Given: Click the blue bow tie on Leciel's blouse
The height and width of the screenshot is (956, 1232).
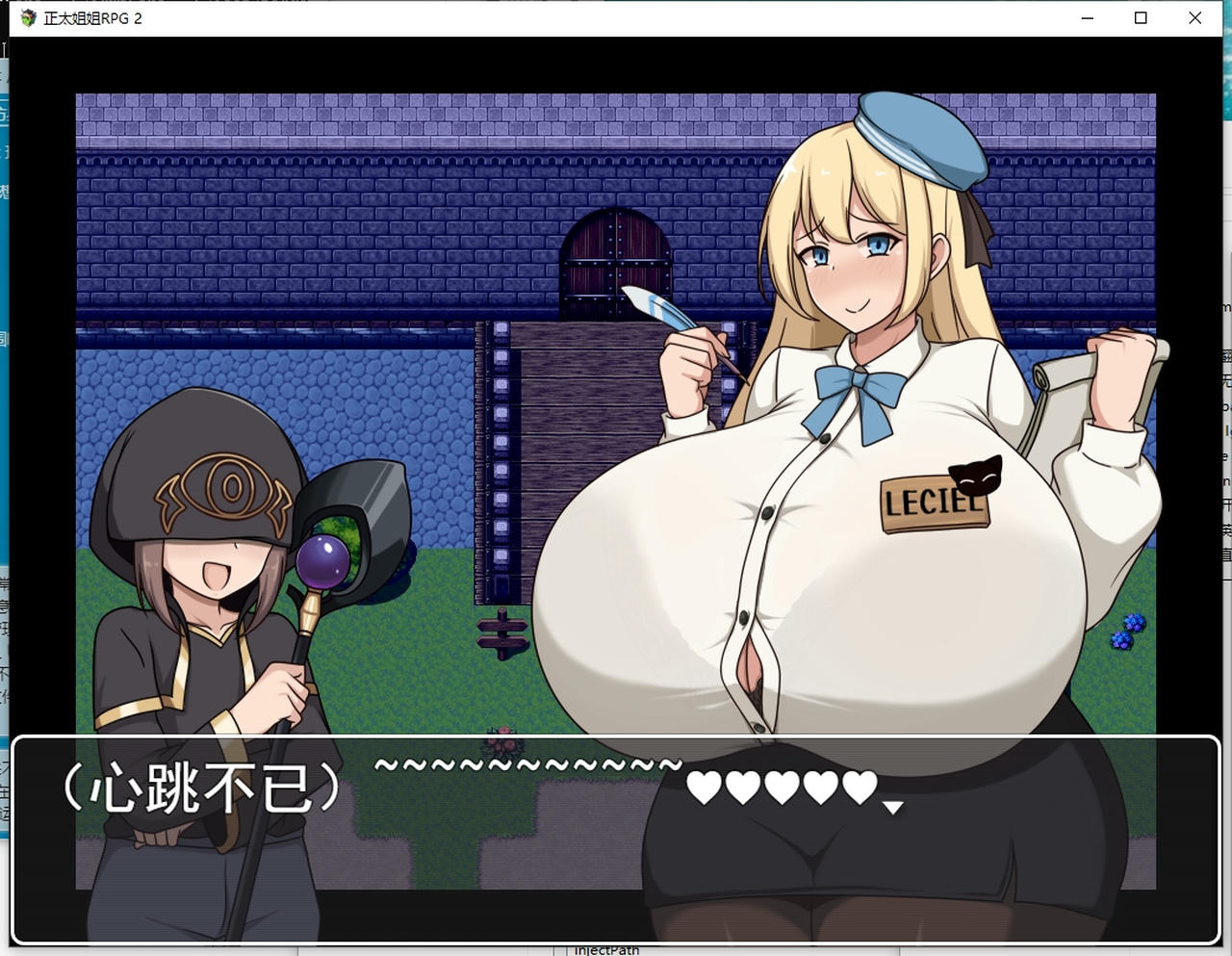Looking at the screenshot, I should click(860, 382).
